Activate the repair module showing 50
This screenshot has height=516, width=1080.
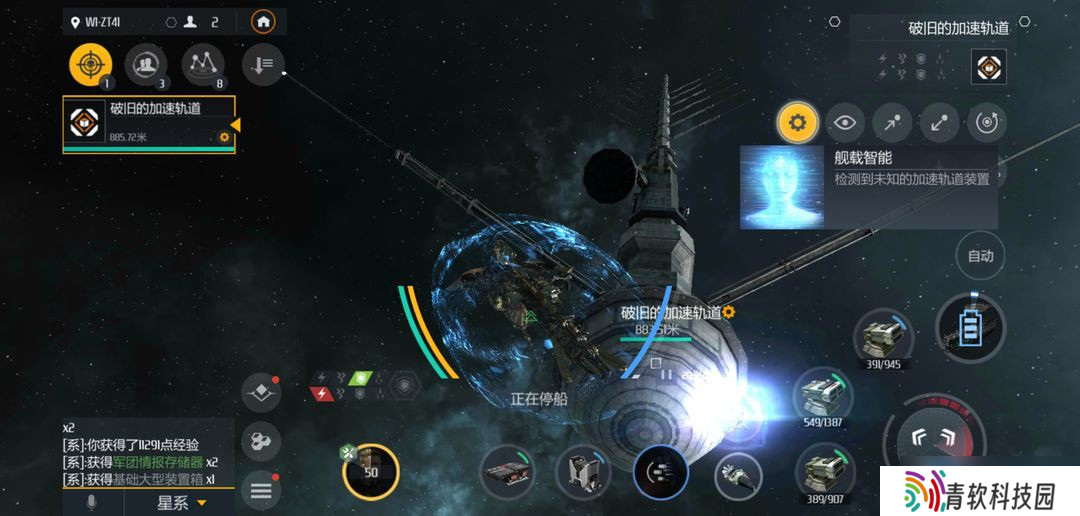point(370,471)
